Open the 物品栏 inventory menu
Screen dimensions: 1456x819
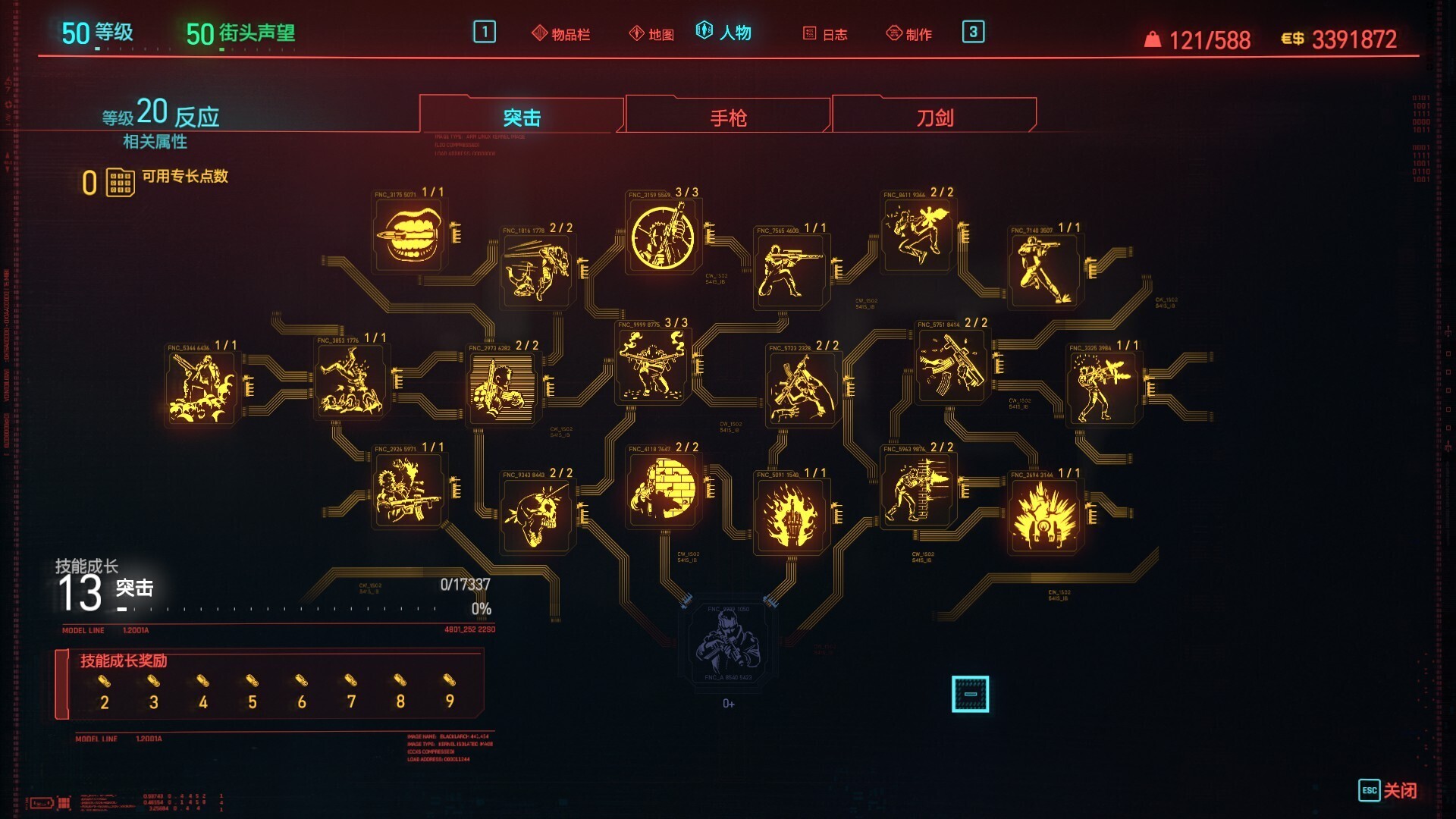[561, 34]
